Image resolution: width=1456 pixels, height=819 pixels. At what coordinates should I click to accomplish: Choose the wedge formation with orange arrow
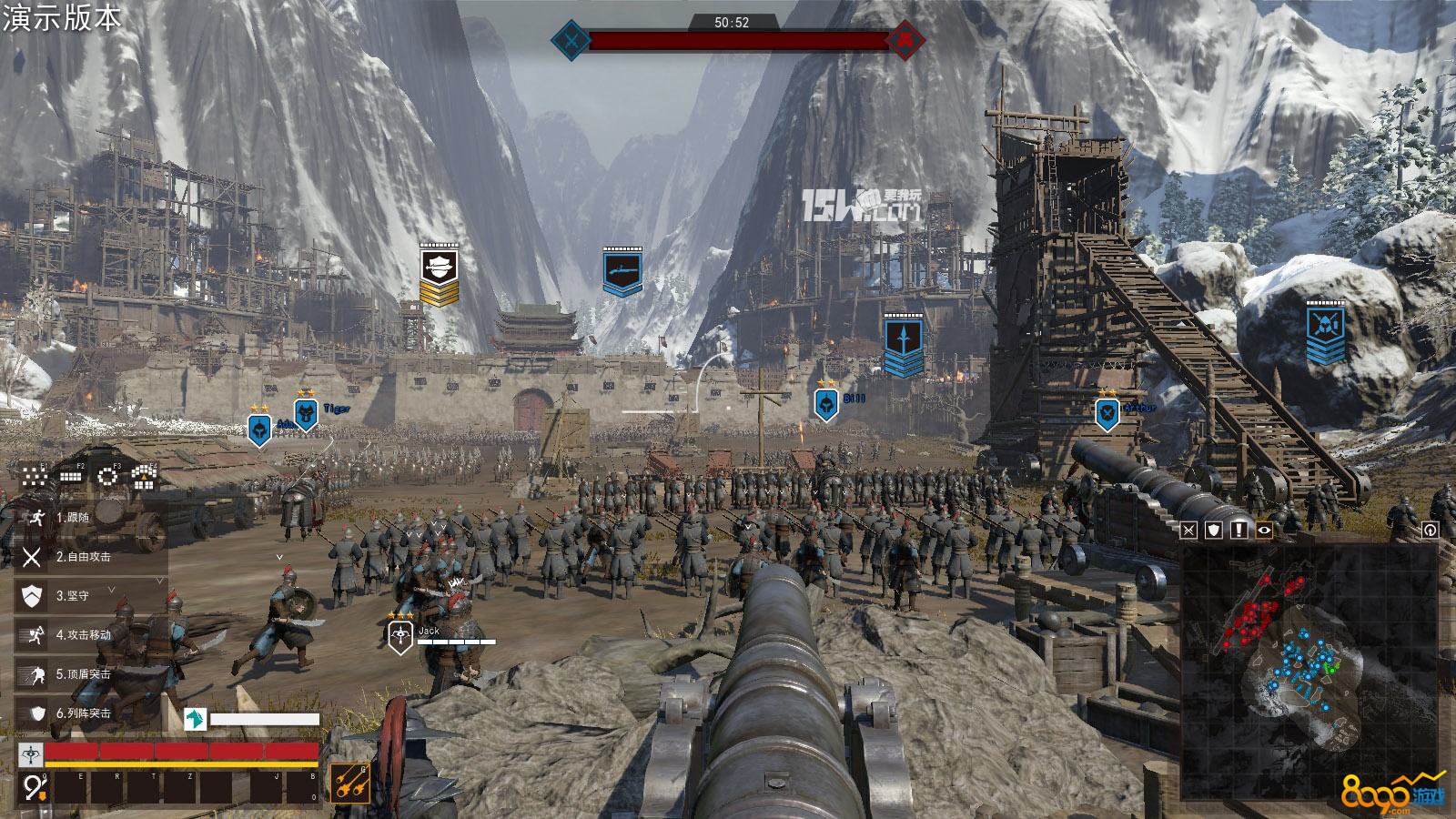tap(146, 474)
